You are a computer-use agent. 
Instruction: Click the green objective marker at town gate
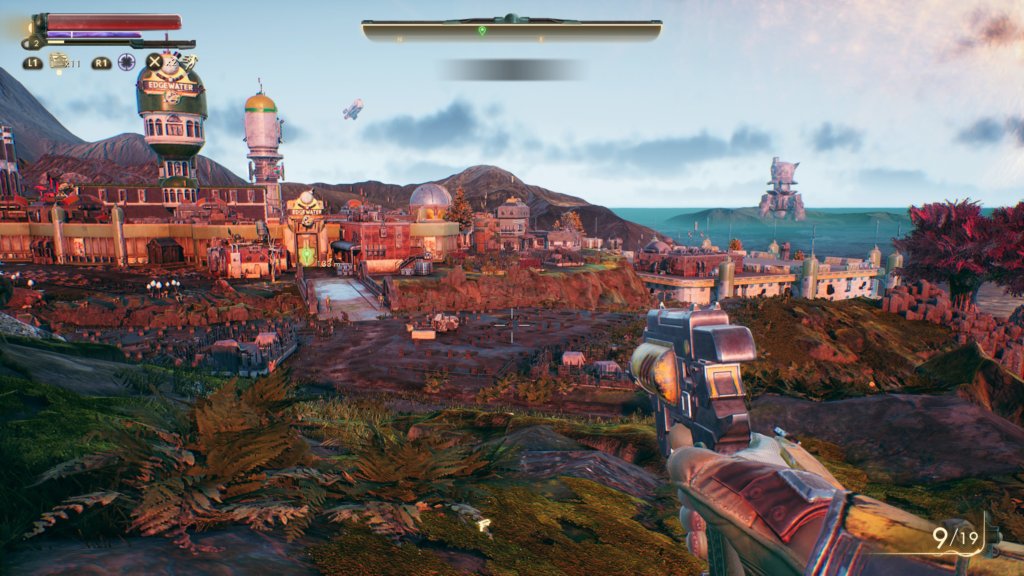(307, 256)
